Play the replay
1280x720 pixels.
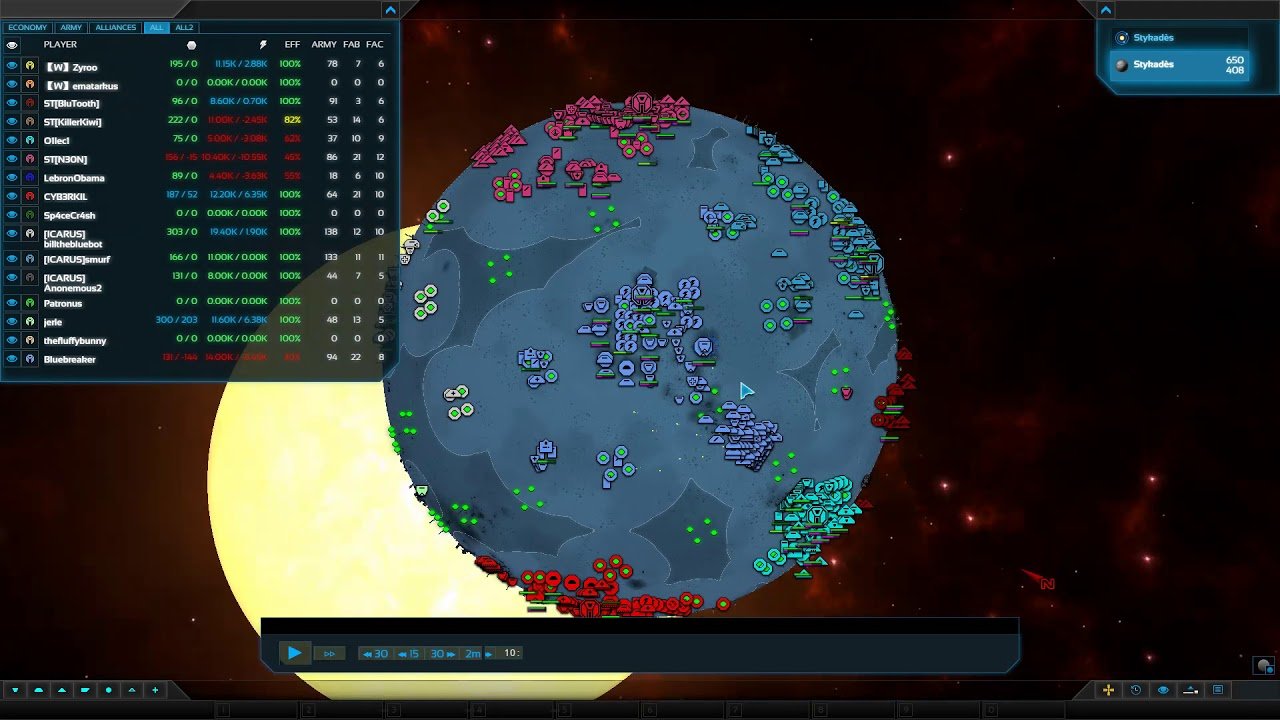coord(294,653)
